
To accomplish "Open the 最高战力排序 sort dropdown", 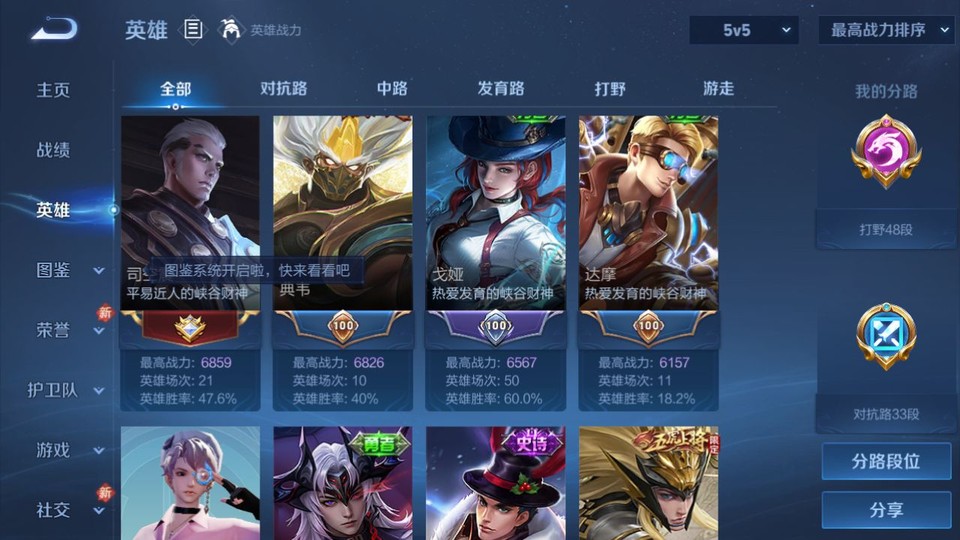I will pyautogui.click(x=886, y=30).
